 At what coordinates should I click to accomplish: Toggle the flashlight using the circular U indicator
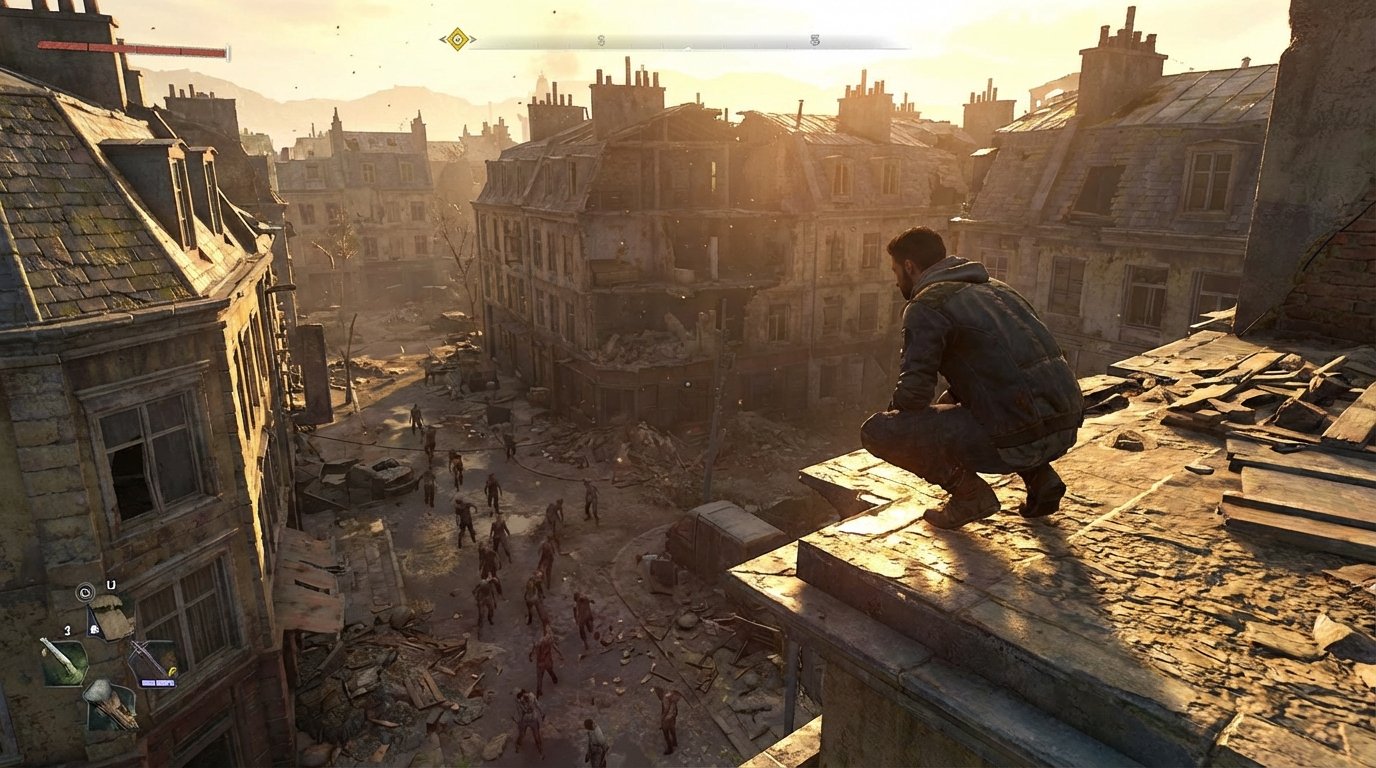[84, 593]
